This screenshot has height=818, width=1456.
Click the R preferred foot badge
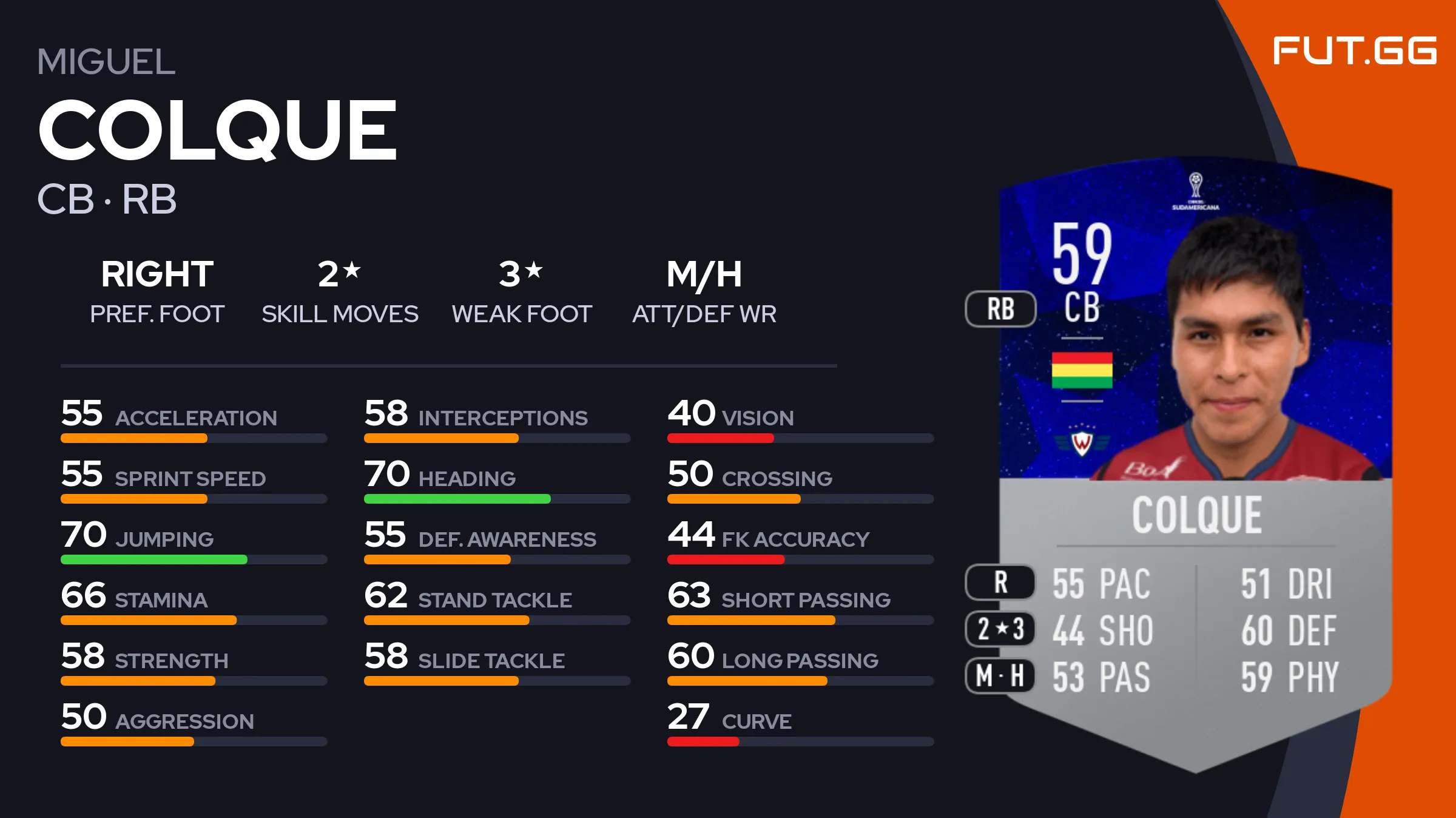pos(1000,583)
